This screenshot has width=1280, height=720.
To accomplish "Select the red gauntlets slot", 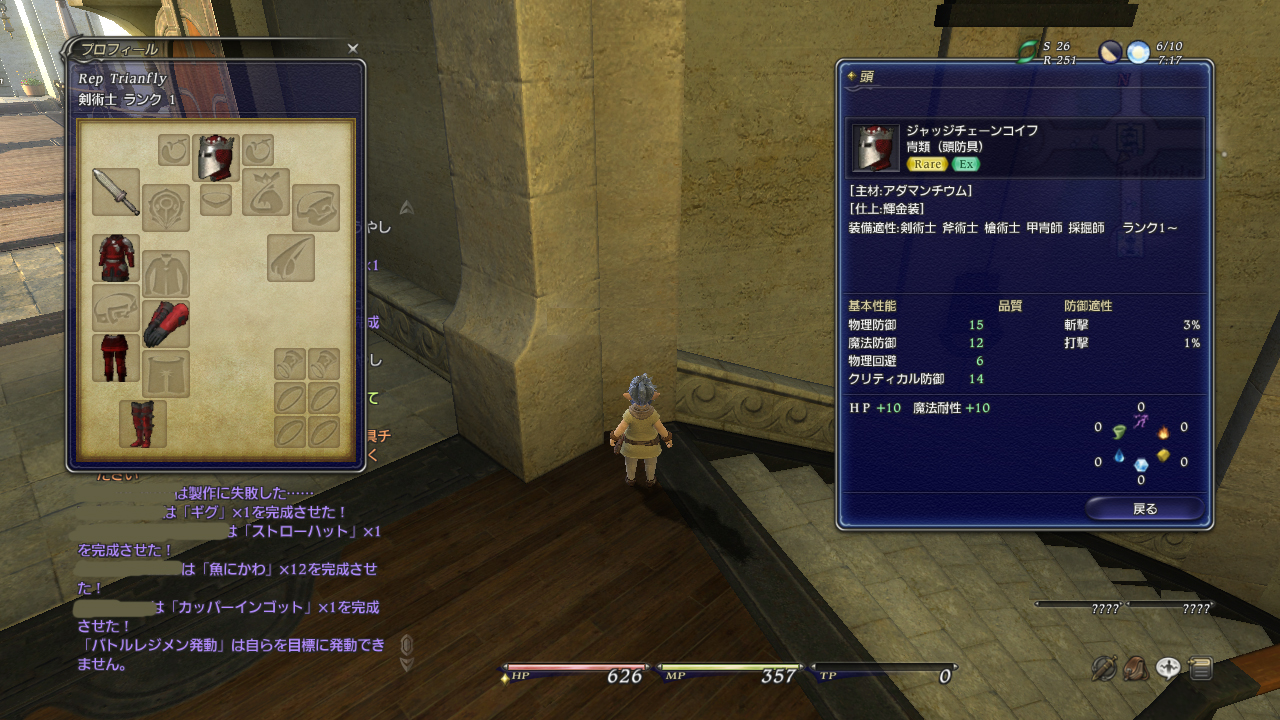I will coord(165,324).
